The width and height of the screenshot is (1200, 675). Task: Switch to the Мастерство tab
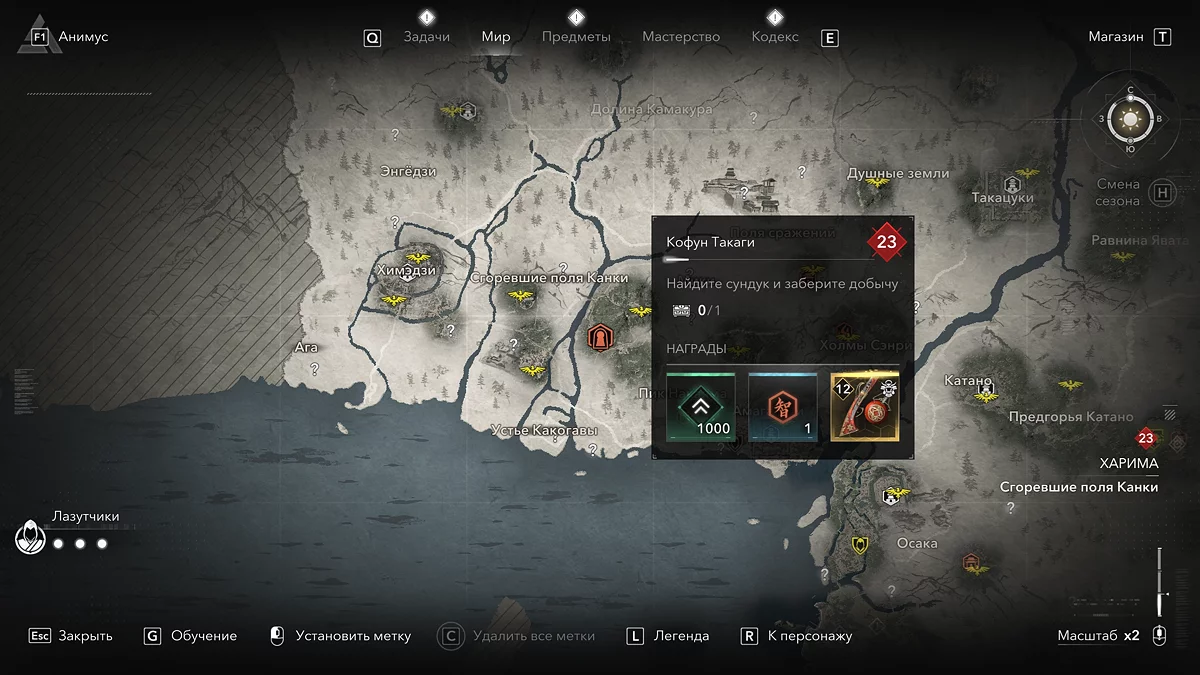tap(681, 37)
